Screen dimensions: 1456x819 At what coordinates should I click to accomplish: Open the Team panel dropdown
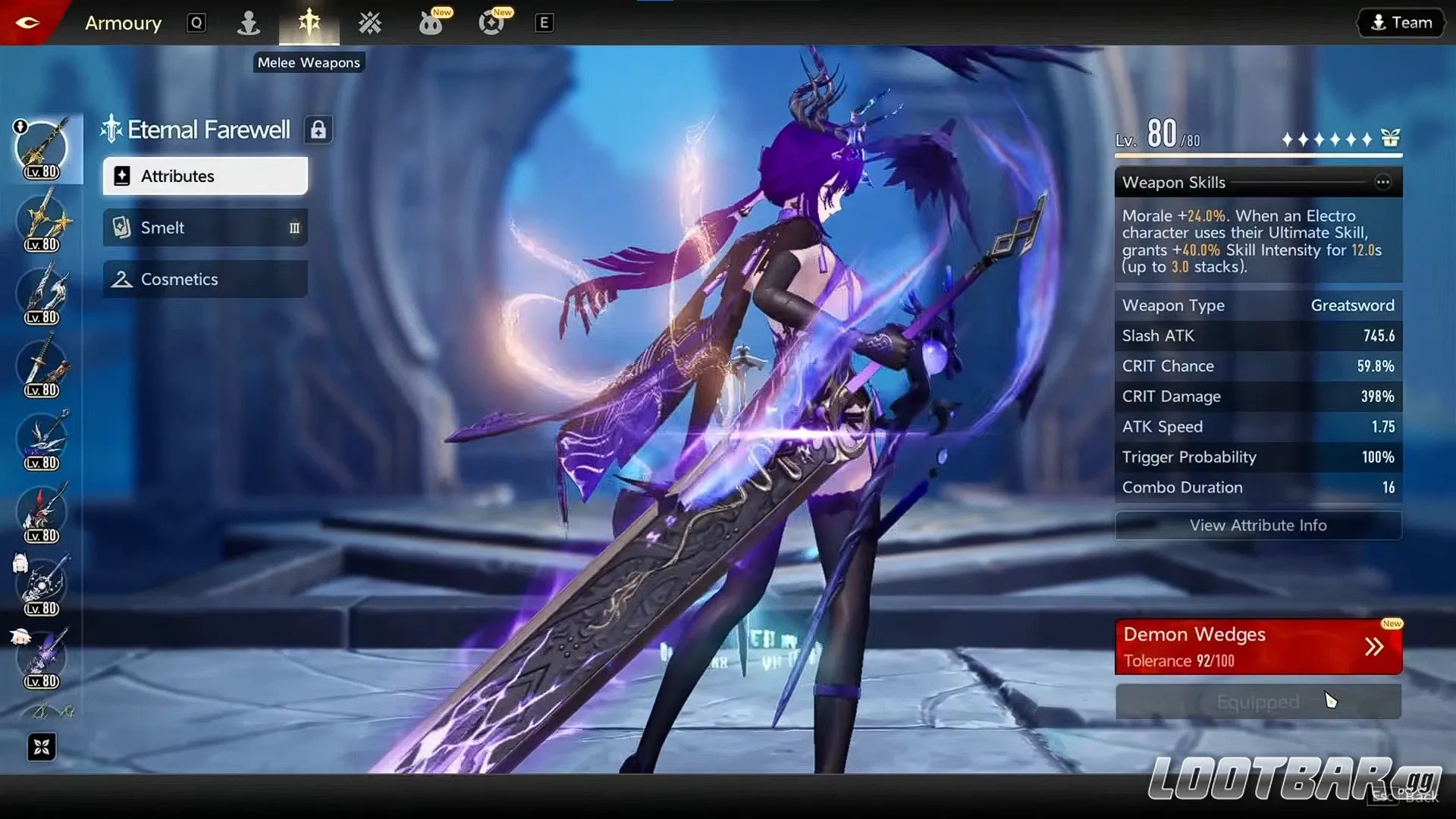coord(1400,22)
